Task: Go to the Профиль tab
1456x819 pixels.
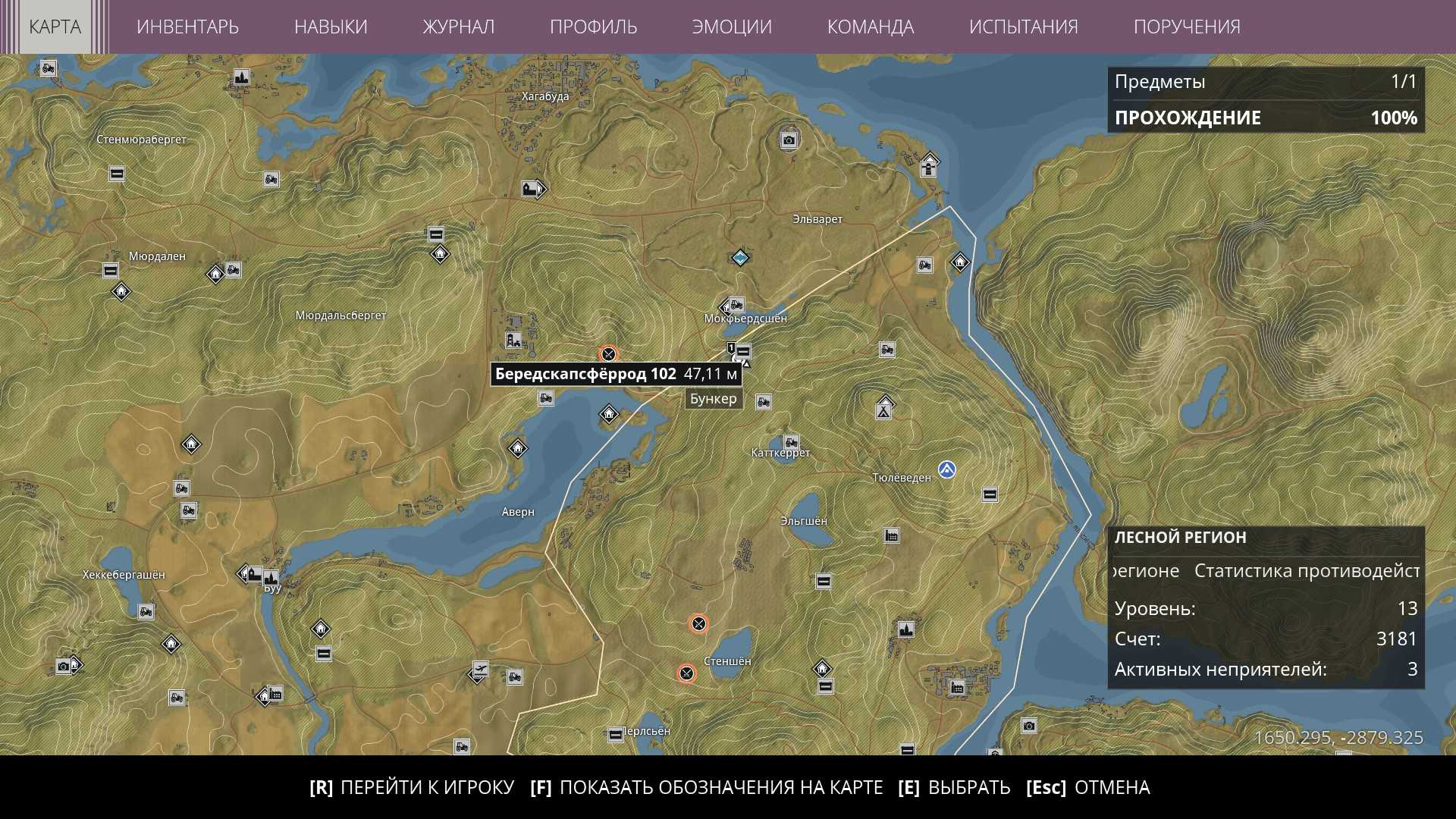Action: click(593, 27)
